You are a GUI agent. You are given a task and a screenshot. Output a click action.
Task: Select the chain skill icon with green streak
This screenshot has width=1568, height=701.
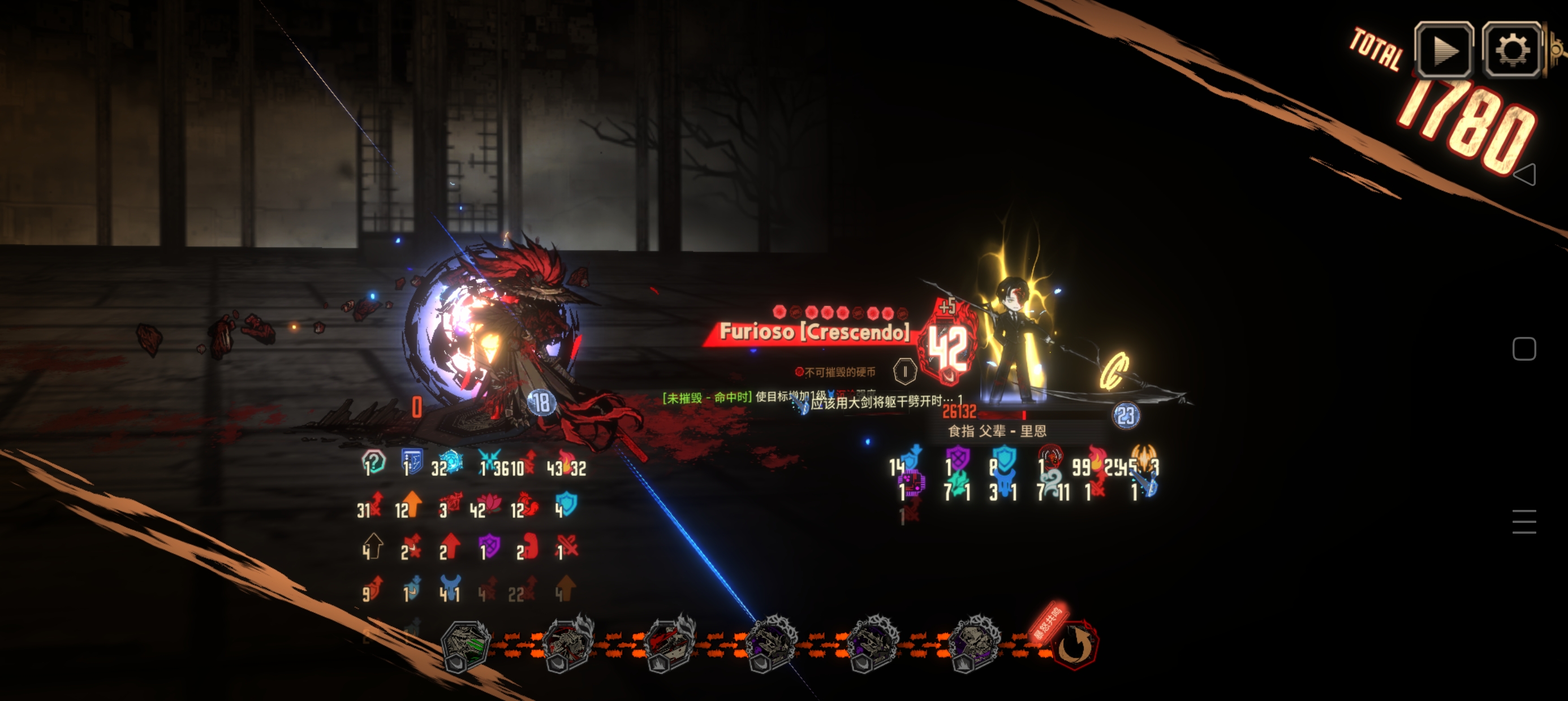466,644
